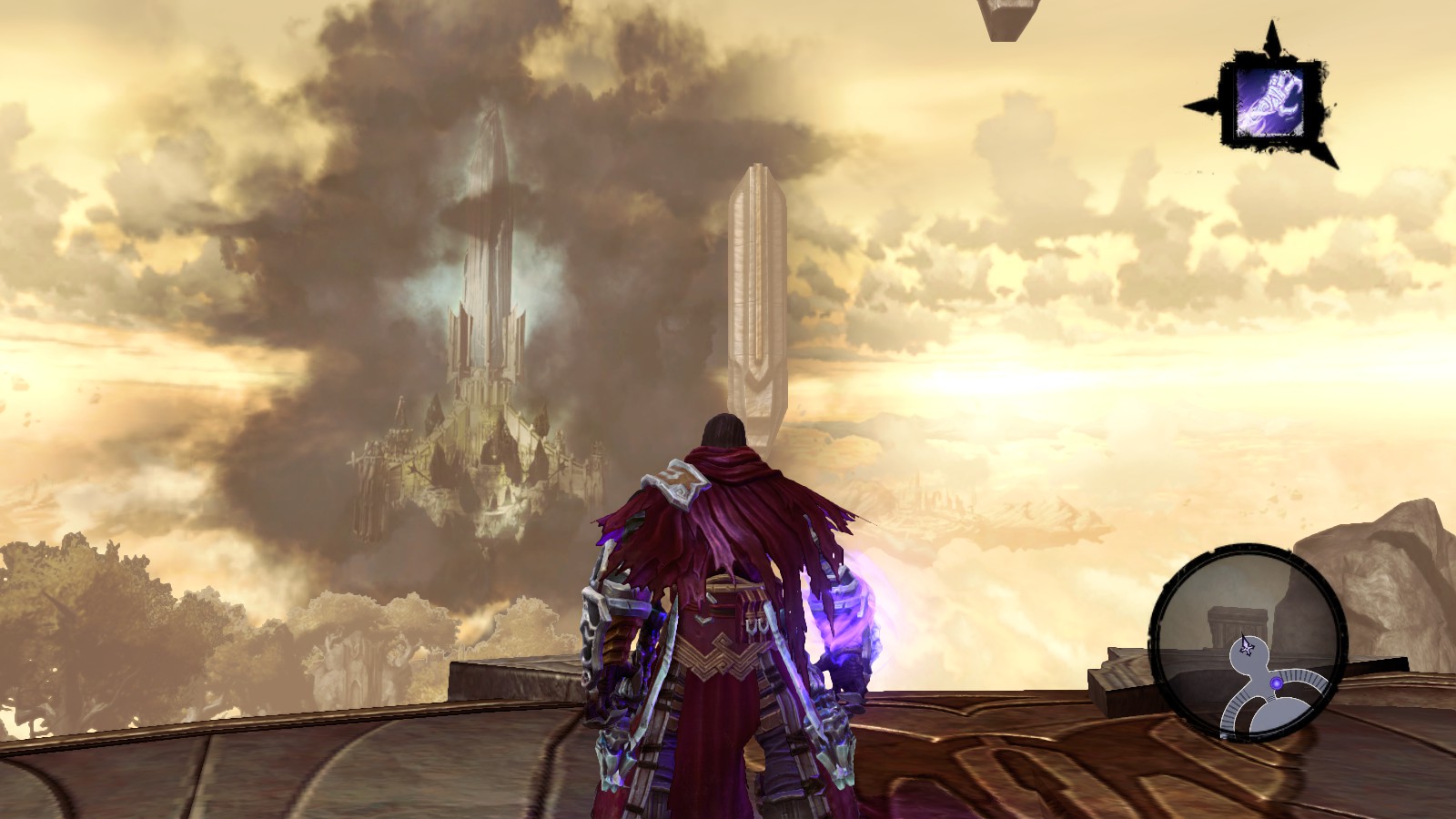
Task: Select the purple objective marker on the minimap
Action: [1277, 683]
